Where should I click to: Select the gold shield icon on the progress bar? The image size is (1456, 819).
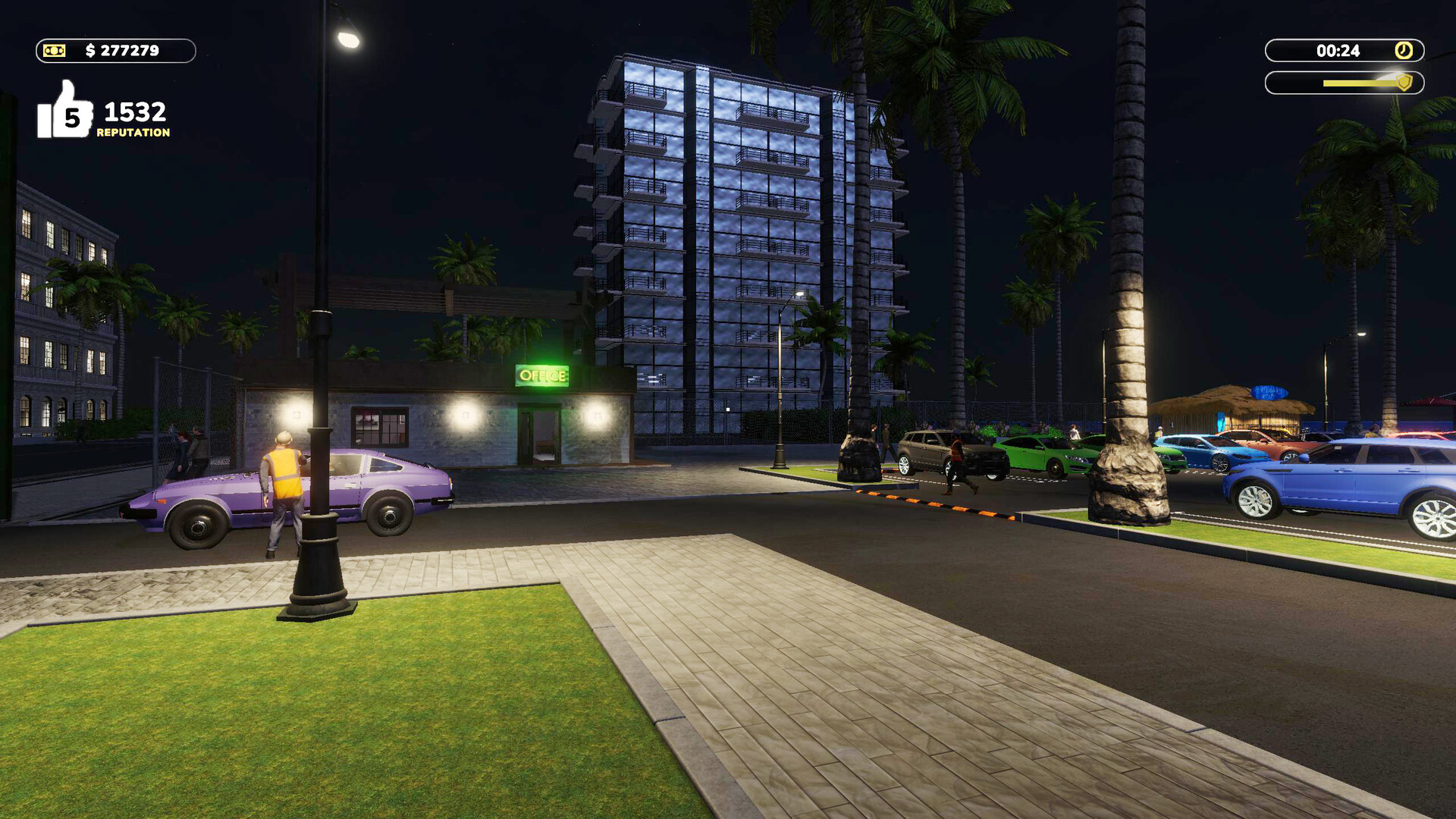(1404, 83)
